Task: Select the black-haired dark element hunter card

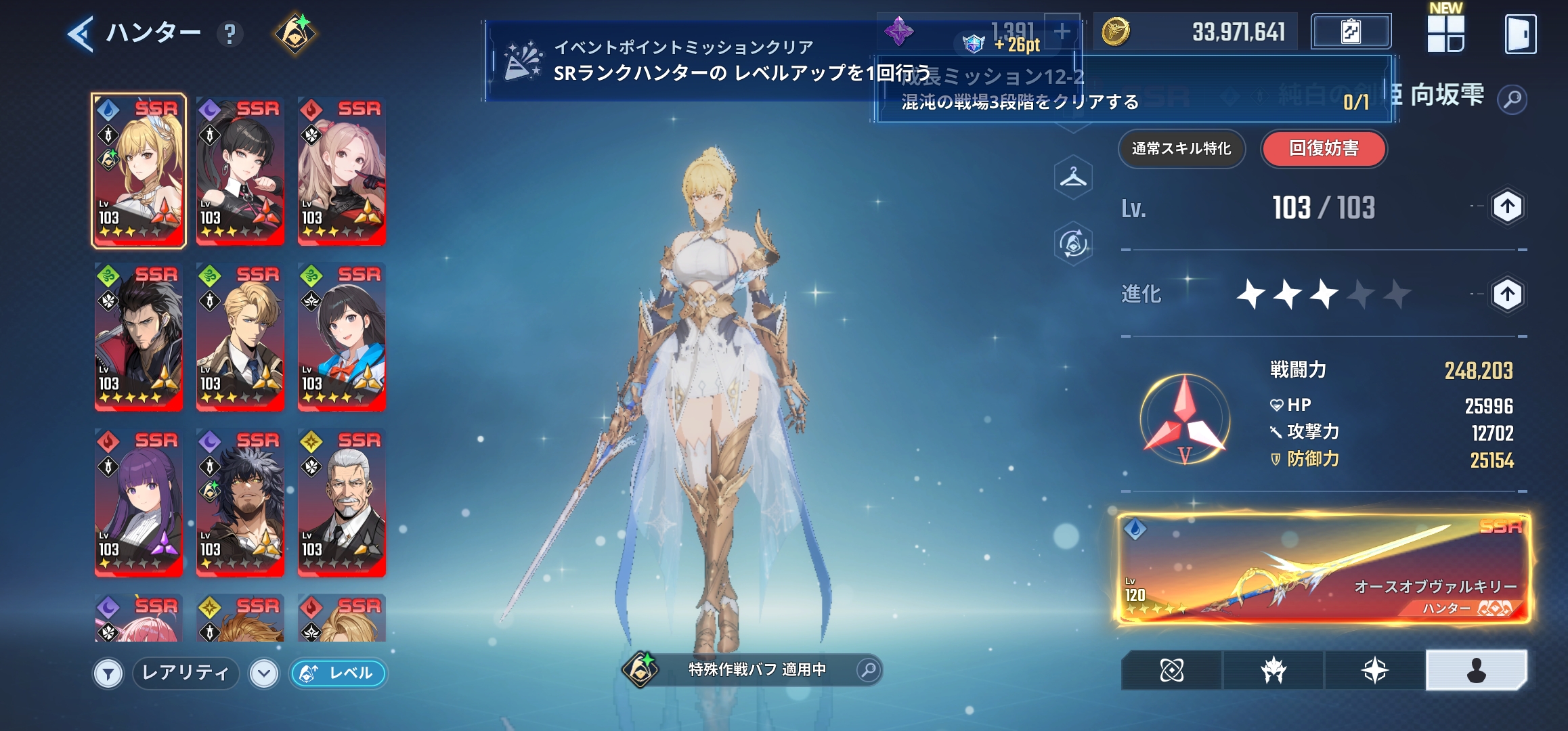Action: [x=240, y=171]
